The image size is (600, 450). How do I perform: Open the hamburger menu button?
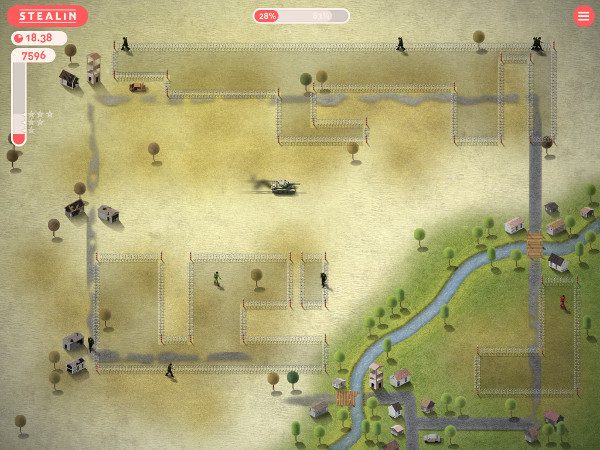tap(584, 16)
